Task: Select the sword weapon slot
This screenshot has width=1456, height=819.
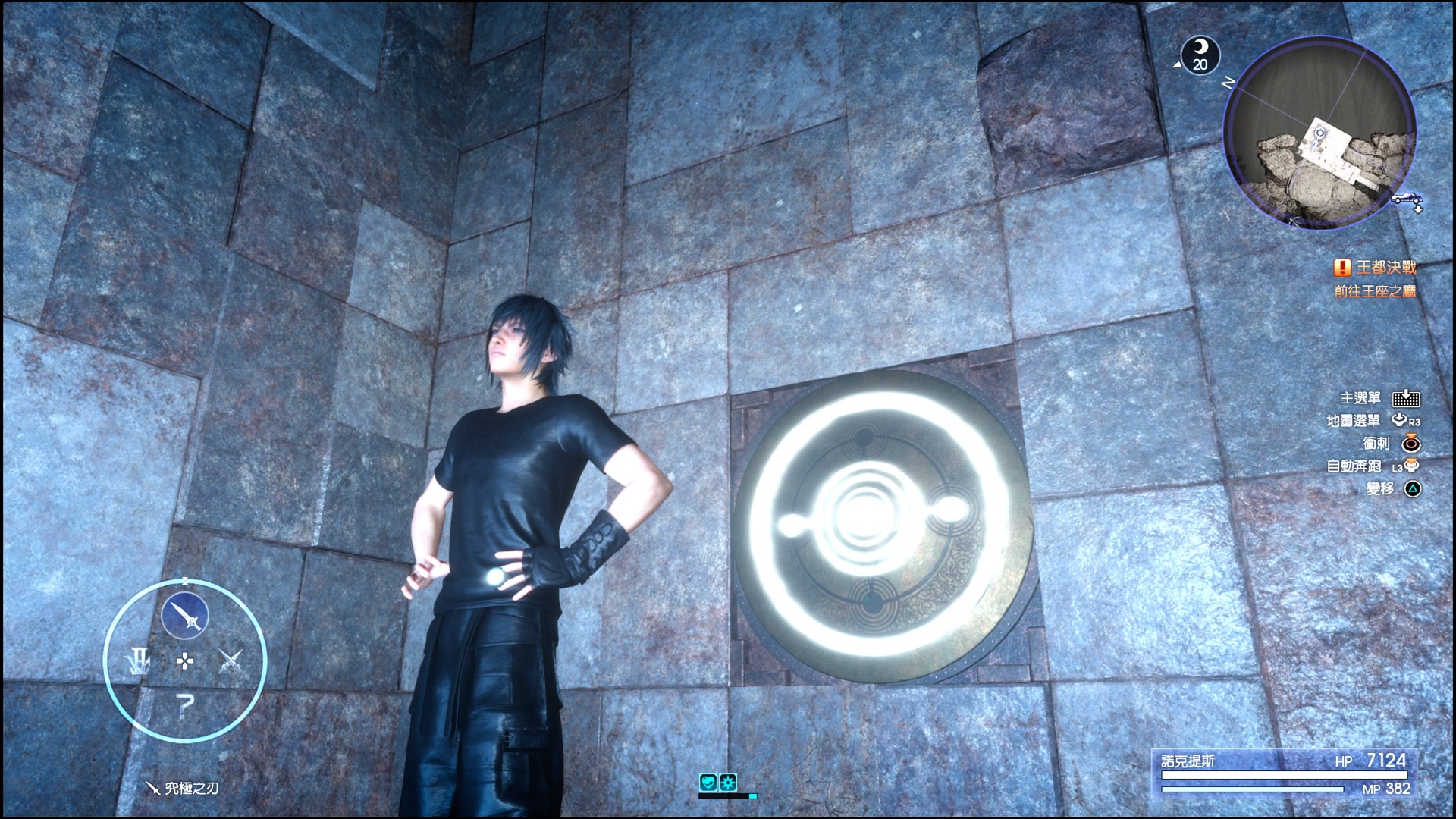Action: click(x=184, y=615)
